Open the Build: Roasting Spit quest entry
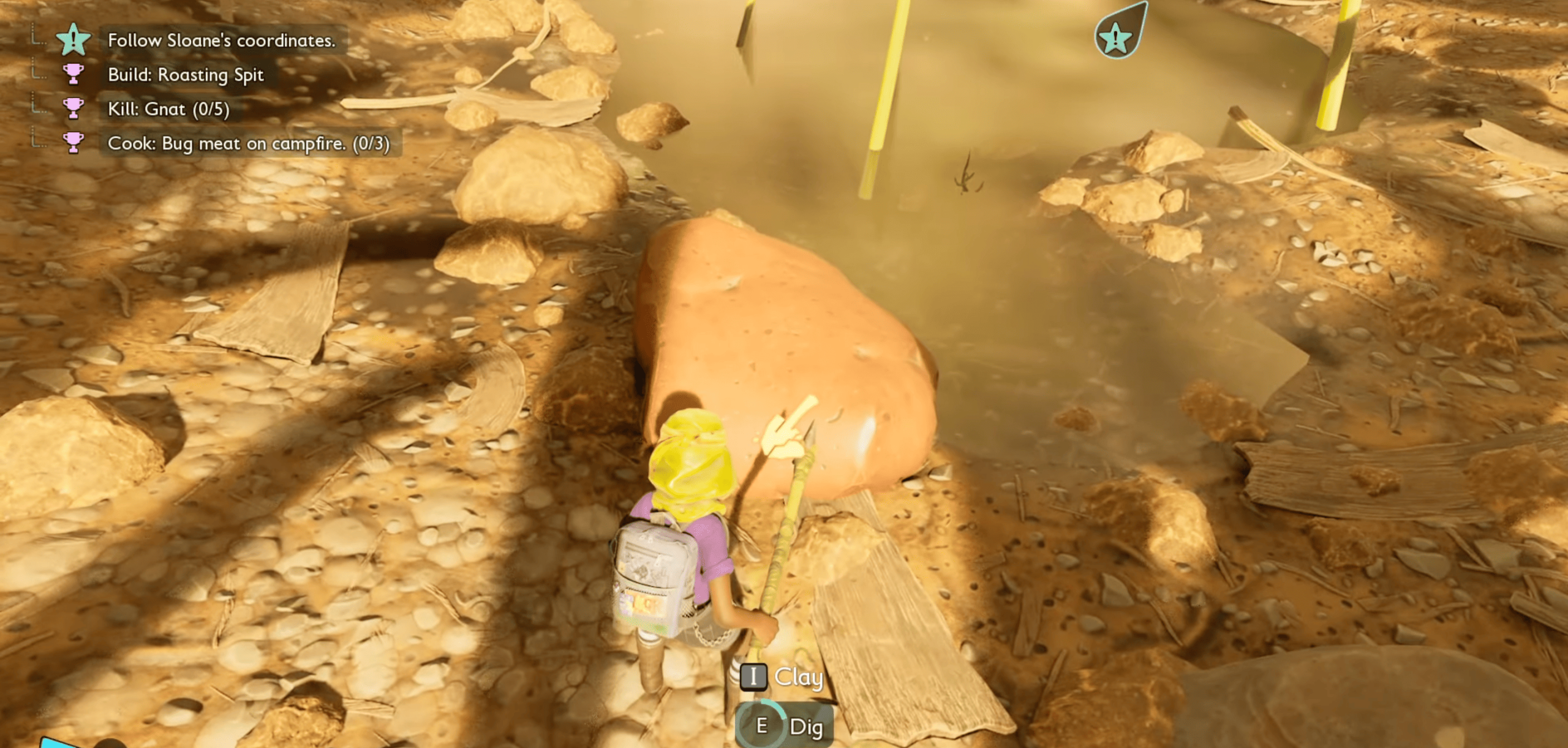 point(186,75)
